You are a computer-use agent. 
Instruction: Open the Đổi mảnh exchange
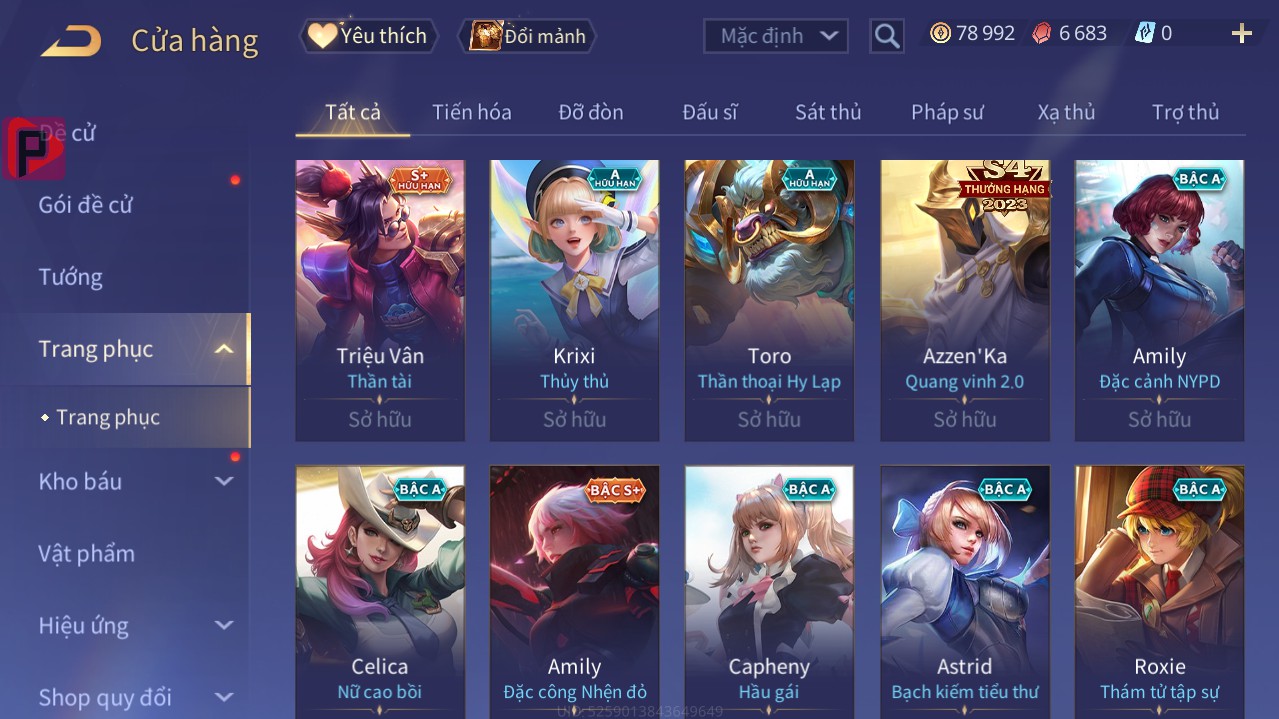pyautogui.click(x=527, y=37)
